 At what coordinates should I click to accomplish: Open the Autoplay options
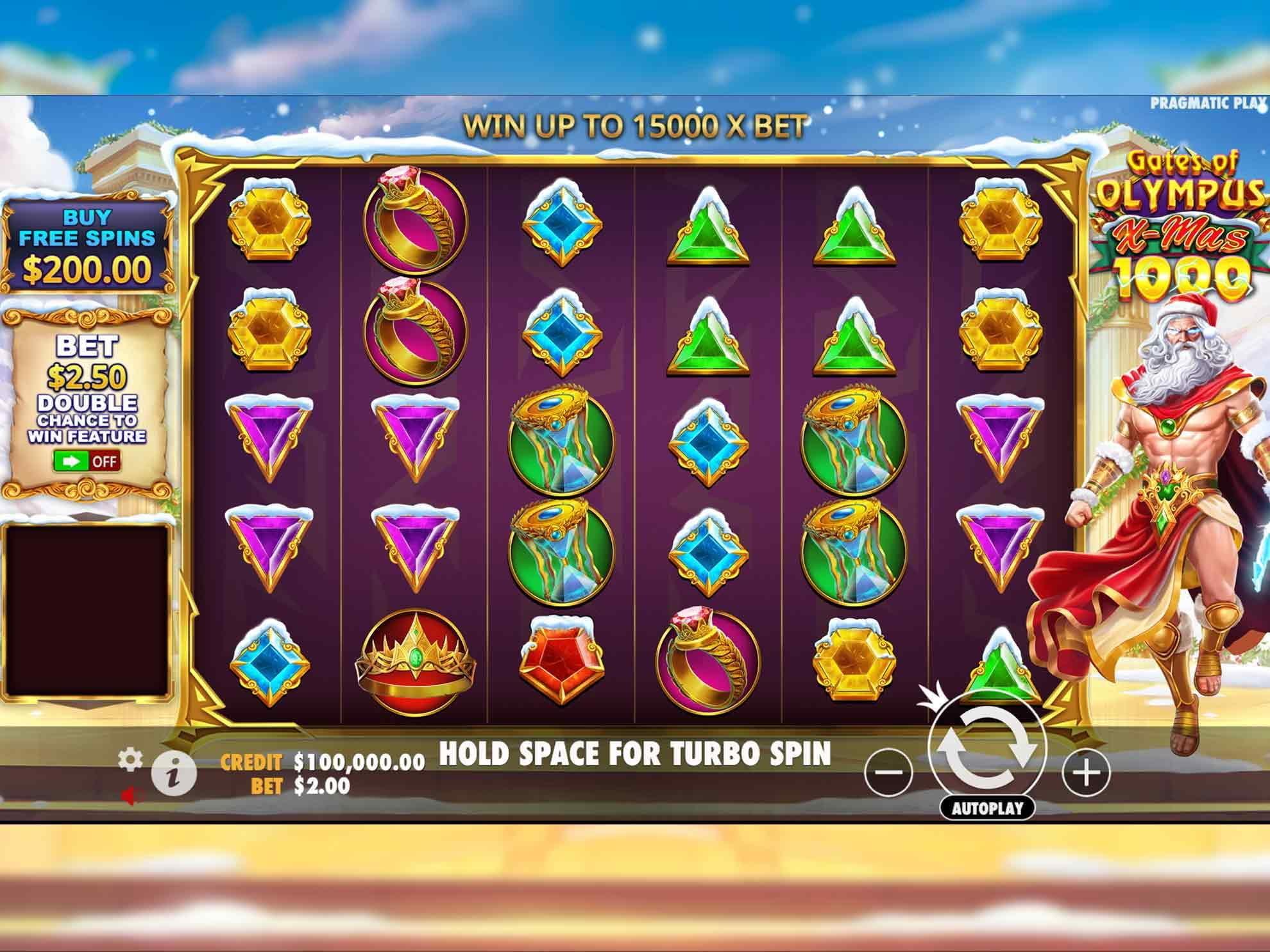(x=986, y=808)
